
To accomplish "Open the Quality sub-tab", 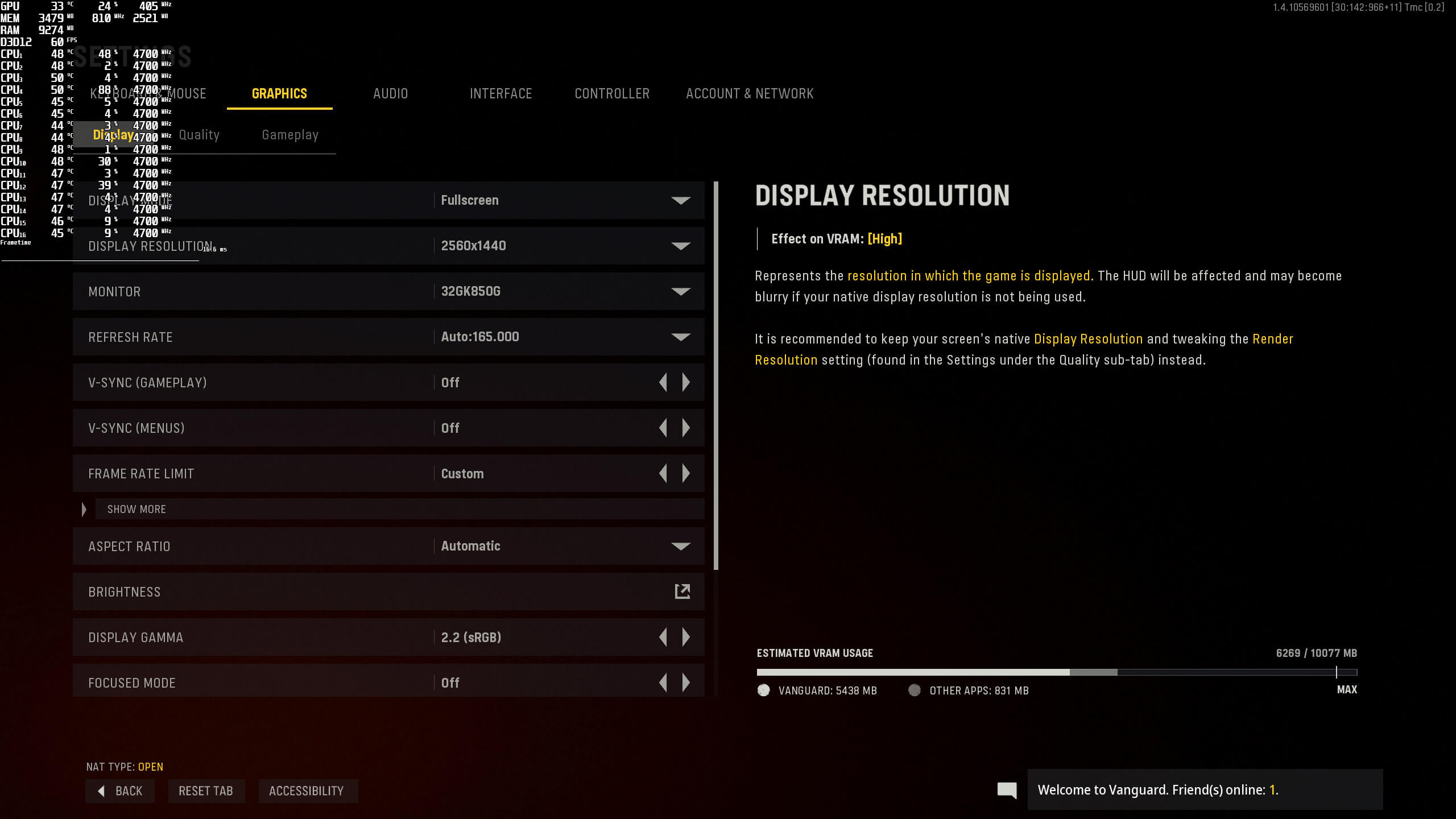I will point(199,135).
